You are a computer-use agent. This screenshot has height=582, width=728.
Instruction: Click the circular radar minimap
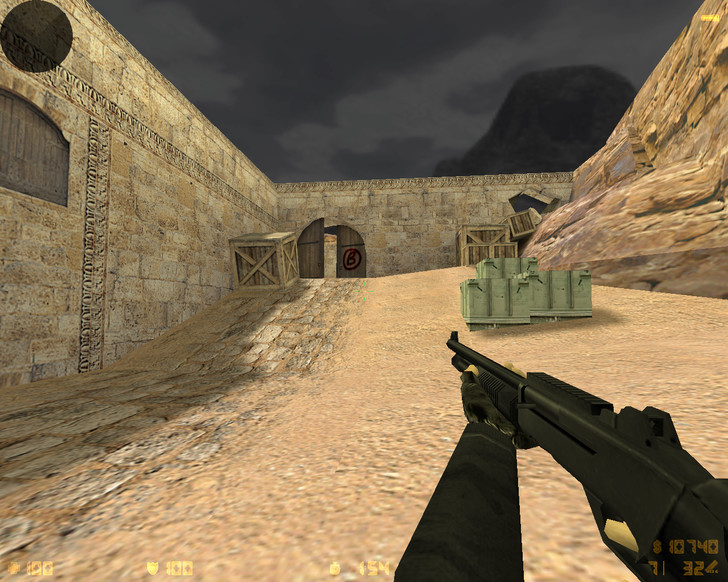click(x=36, y=36)
